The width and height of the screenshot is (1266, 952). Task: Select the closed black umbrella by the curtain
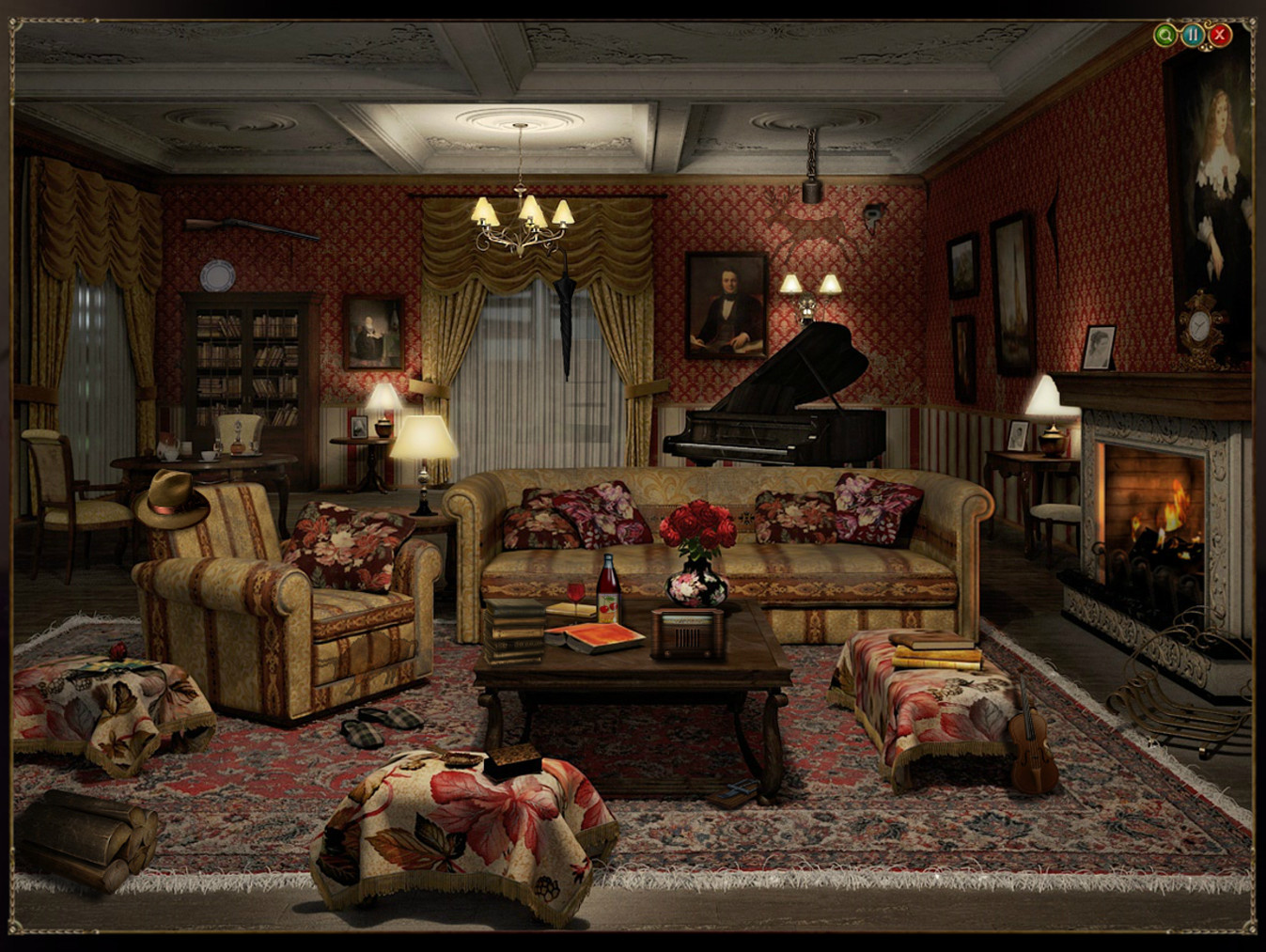tap(564, 310)
